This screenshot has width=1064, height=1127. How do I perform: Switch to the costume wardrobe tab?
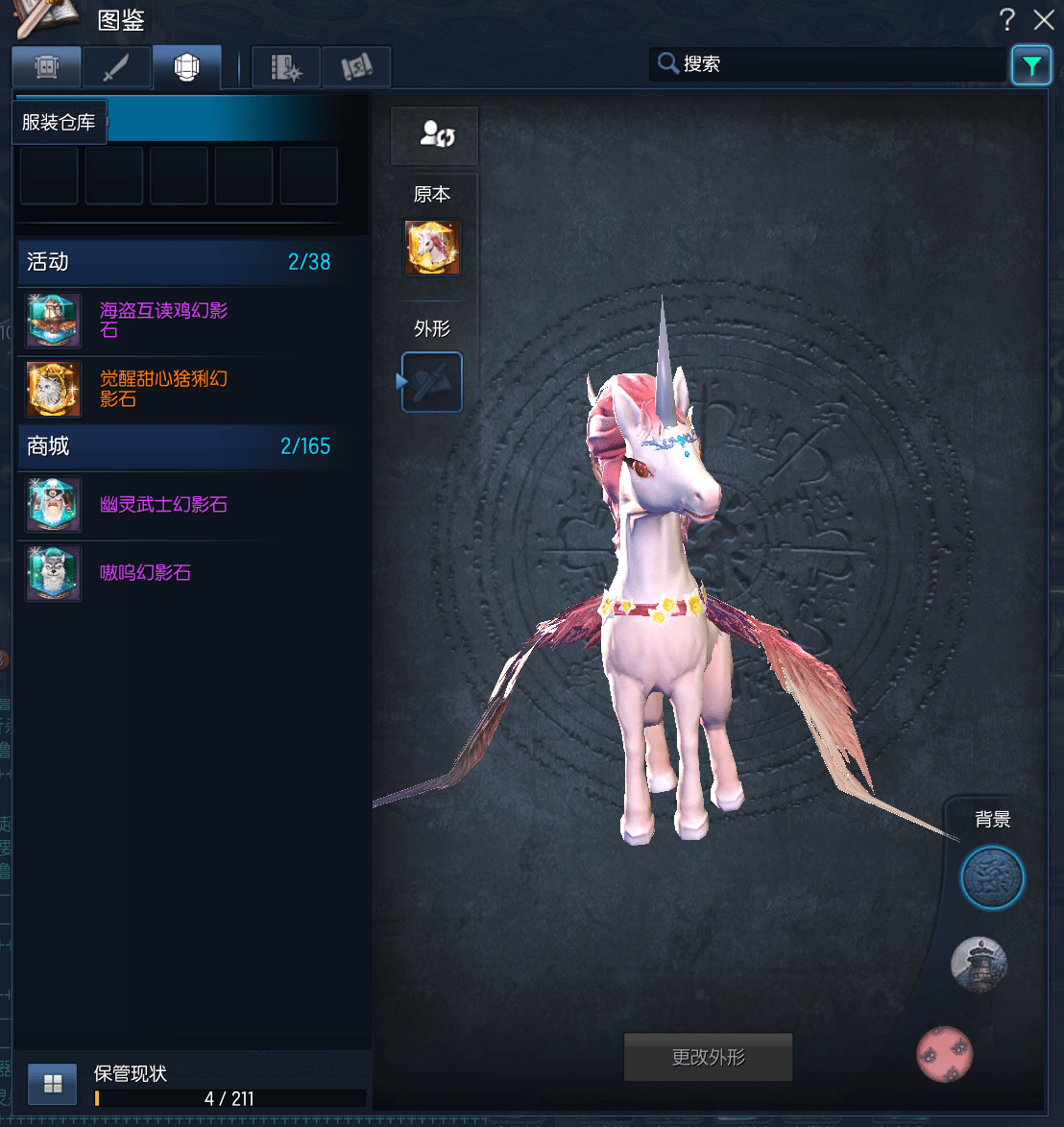46,67
